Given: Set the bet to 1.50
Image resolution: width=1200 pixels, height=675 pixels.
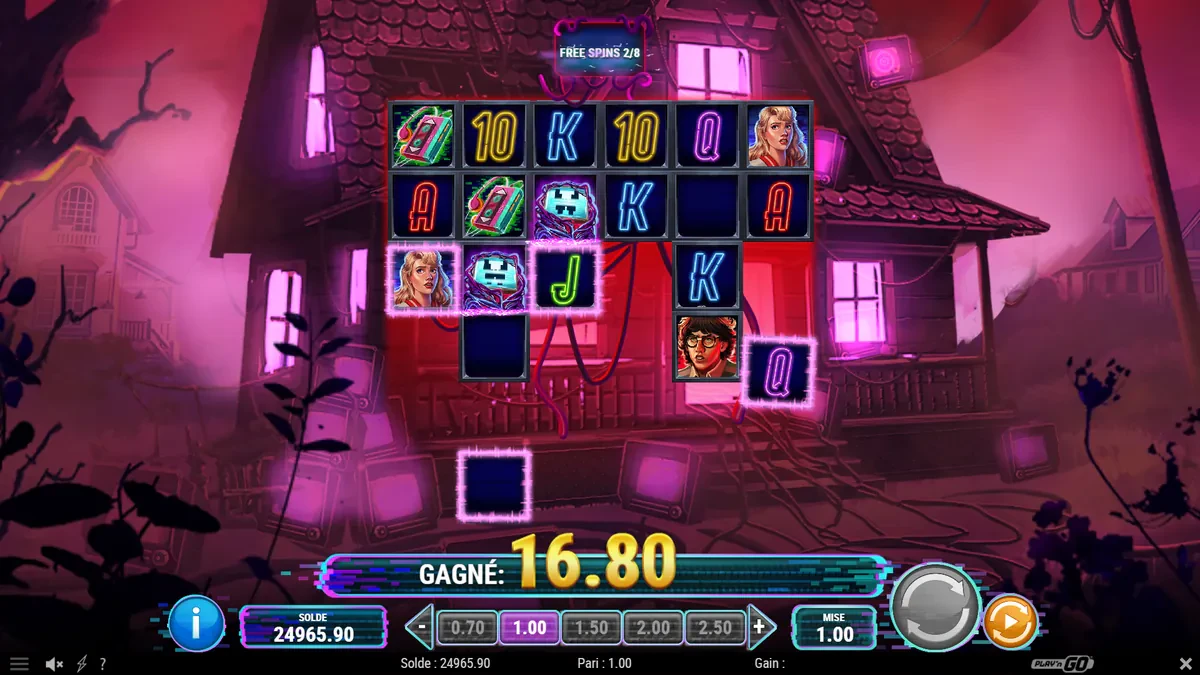Looking at the screenshot, I should point(591,628).
